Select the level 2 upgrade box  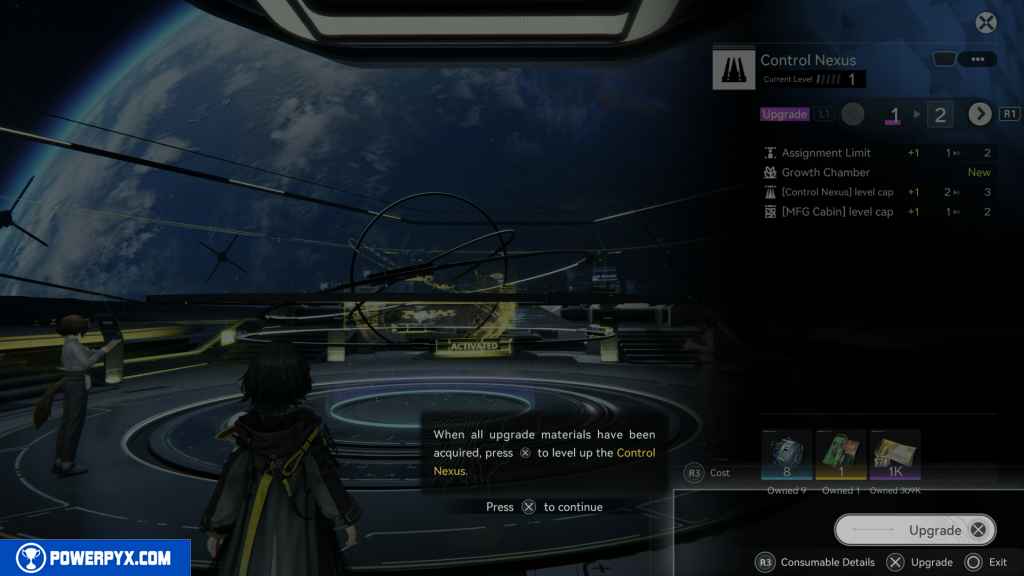[x=939, y=115]
